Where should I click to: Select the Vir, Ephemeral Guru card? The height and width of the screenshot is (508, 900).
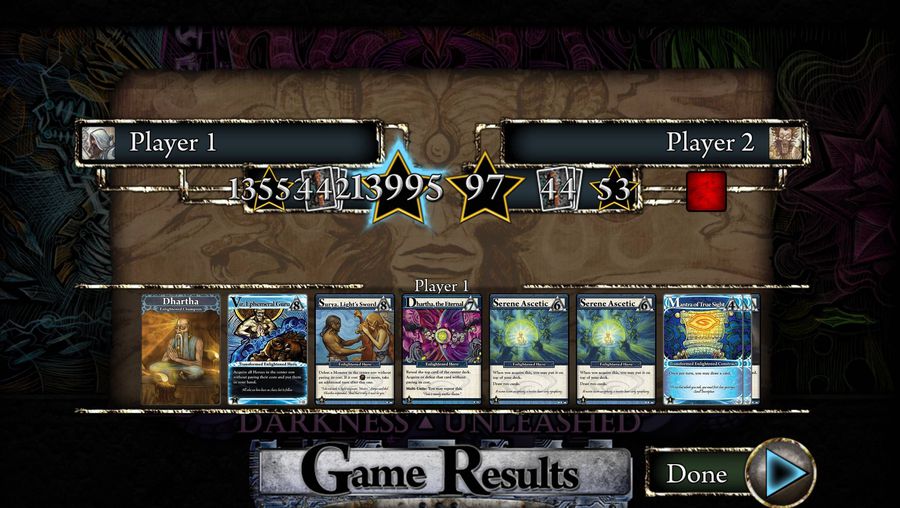point(268,349)
